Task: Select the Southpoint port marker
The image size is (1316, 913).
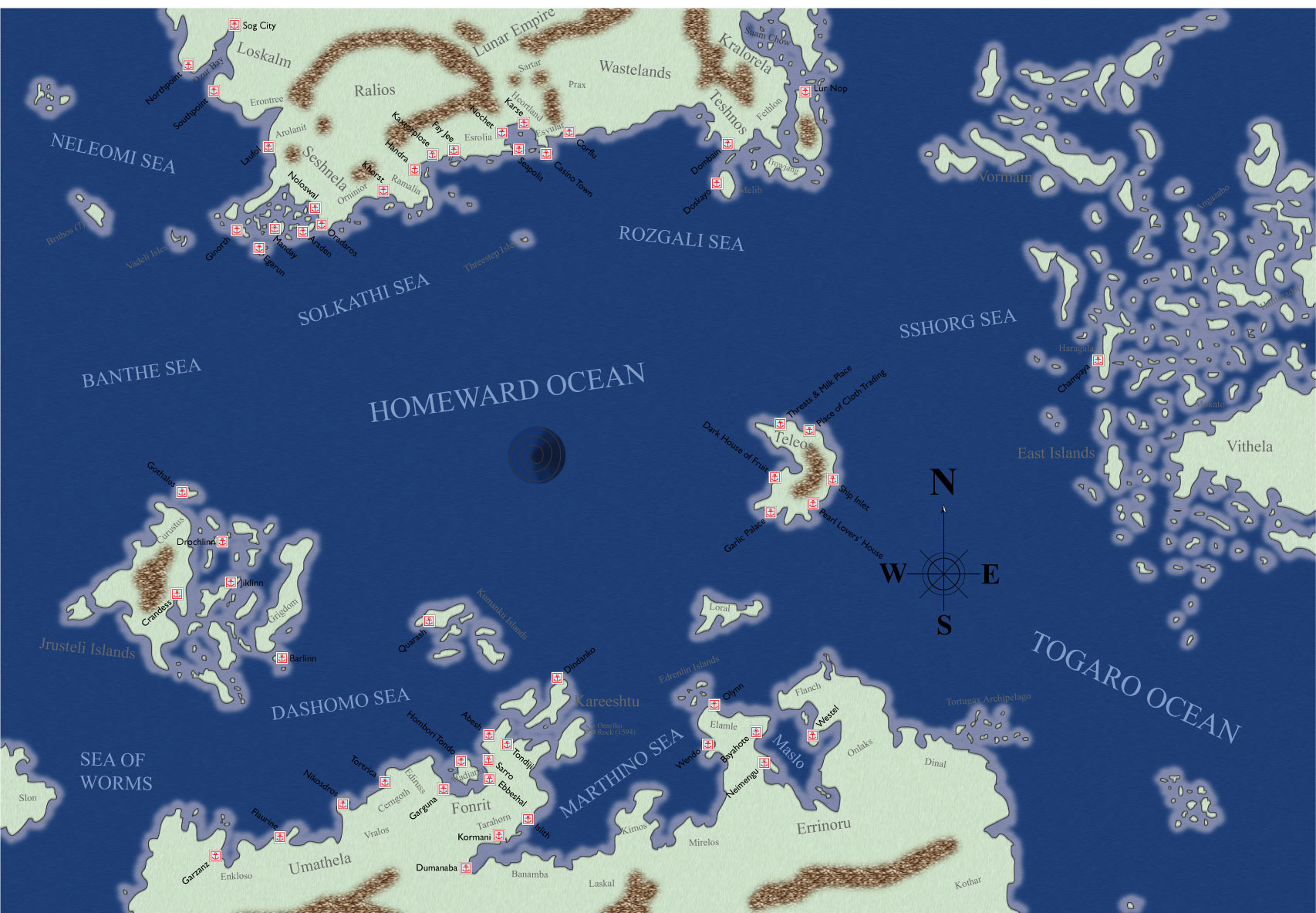Action: pyautogui.click(x=214, y=91)
